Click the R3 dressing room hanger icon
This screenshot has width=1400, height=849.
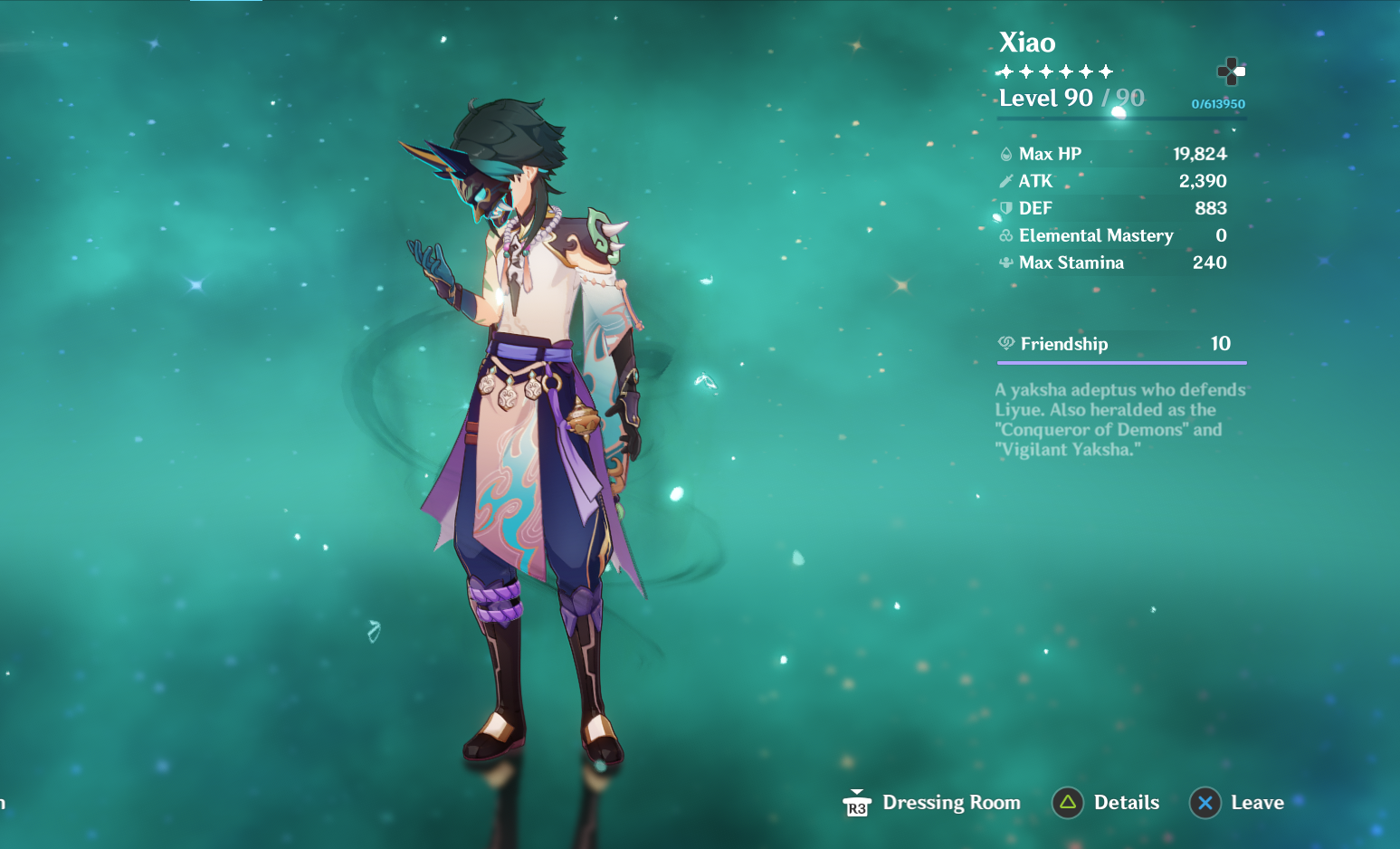pyautogui.click(x=856, y=801)
